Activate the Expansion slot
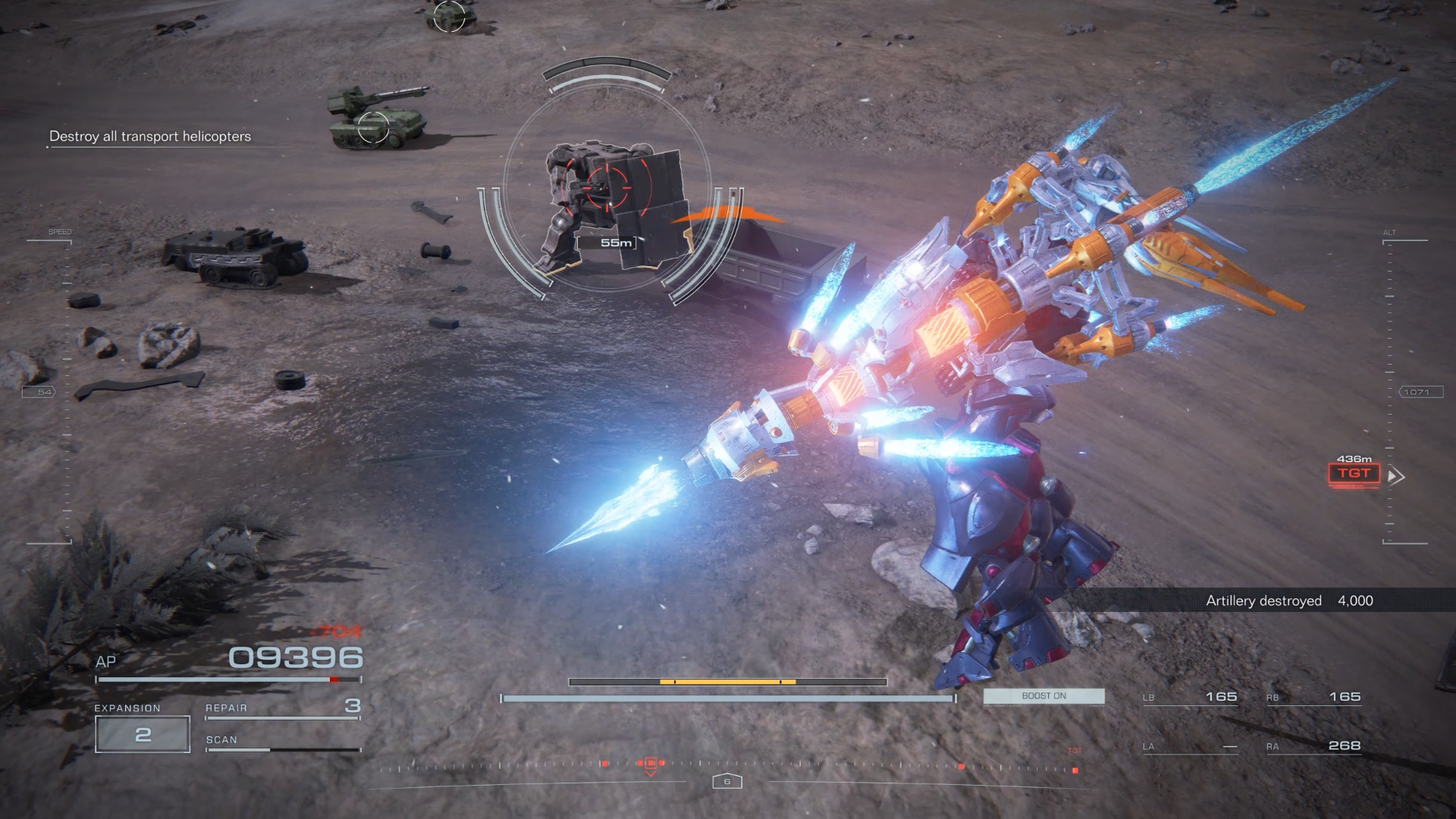The height and width of the screenshot is (819, 1456). pos(143,734)
